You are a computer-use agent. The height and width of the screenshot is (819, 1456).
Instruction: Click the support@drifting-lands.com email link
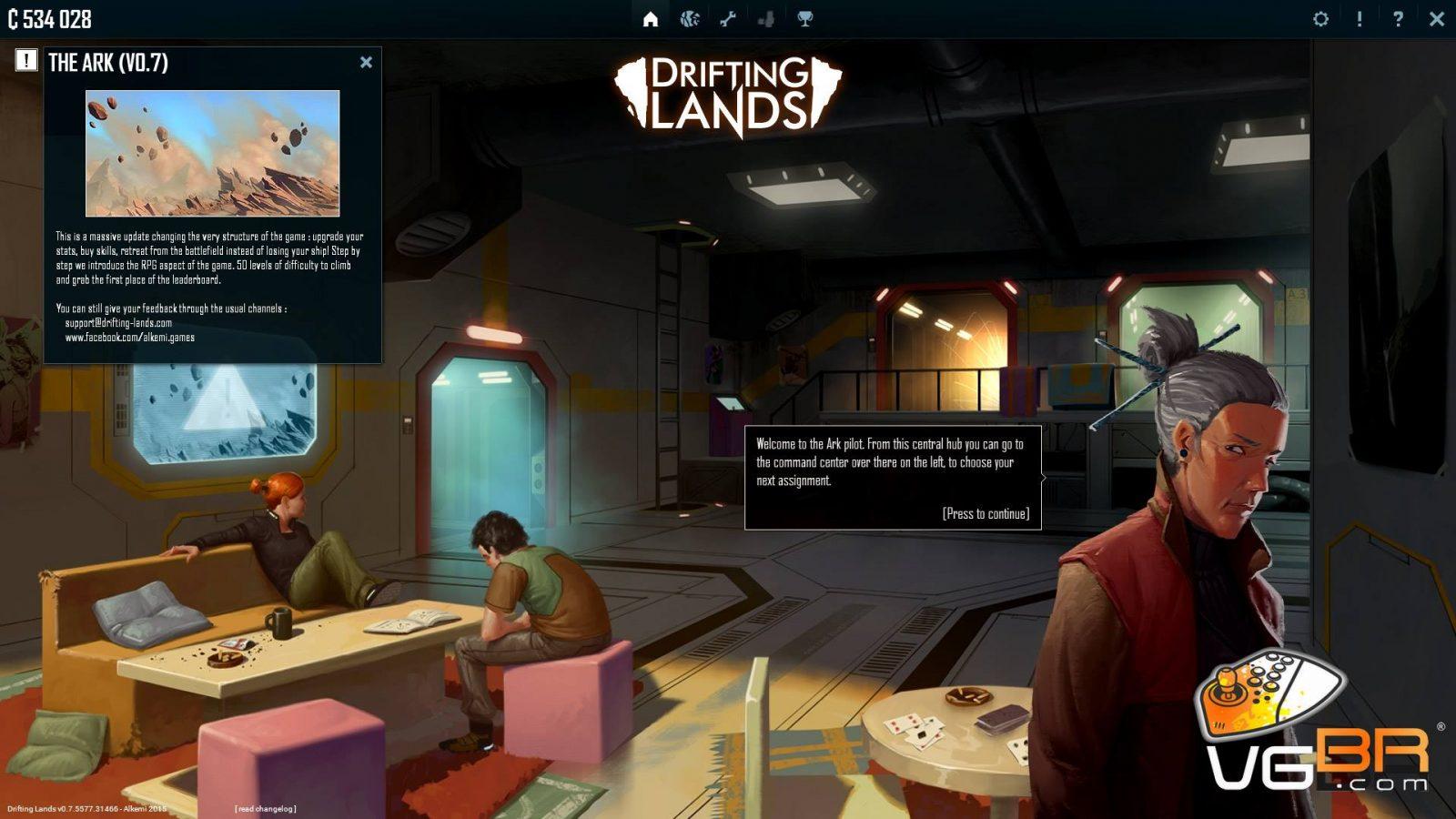point(118,323)
